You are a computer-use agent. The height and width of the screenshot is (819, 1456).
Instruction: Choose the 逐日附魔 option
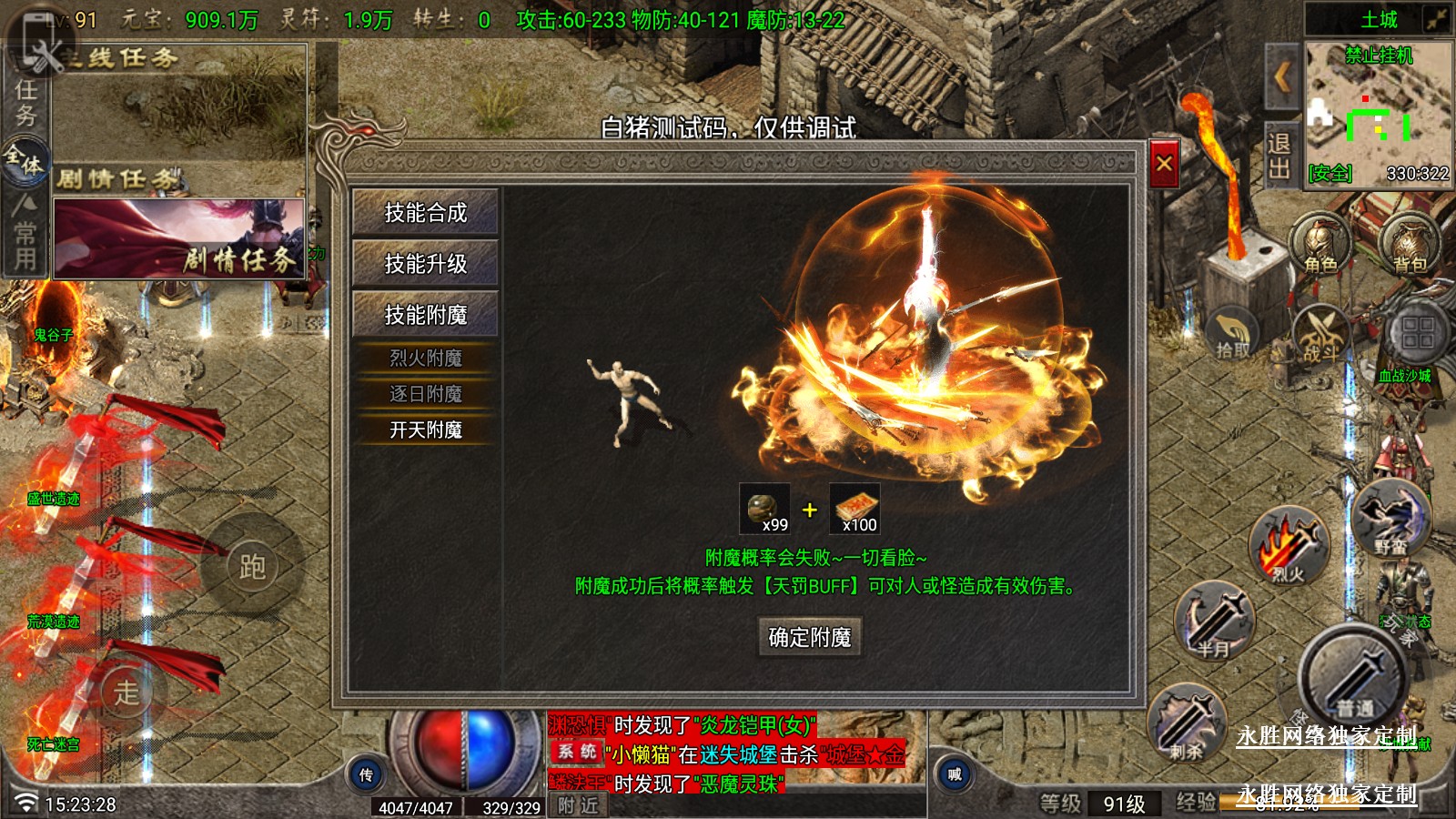pos(425,394)
